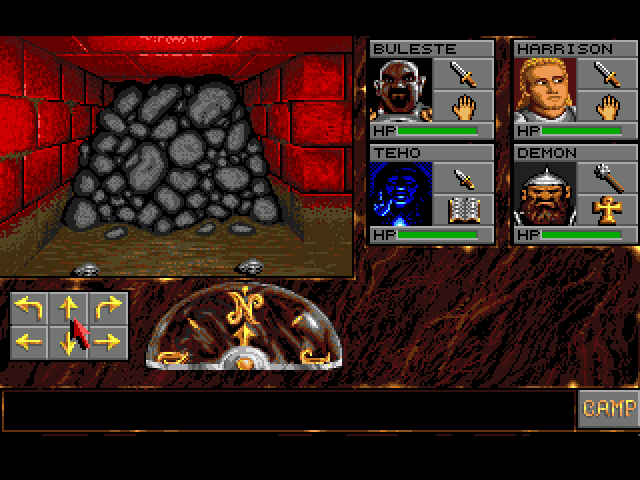640x480 pixels.
Task: Use Buleste's empty hand slot
Action: 461,106
